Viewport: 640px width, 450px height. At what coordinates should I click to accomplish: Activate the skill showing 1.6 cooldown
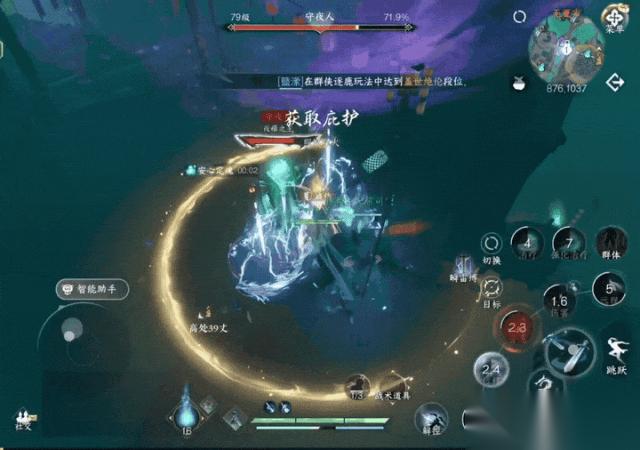[560, 300]
